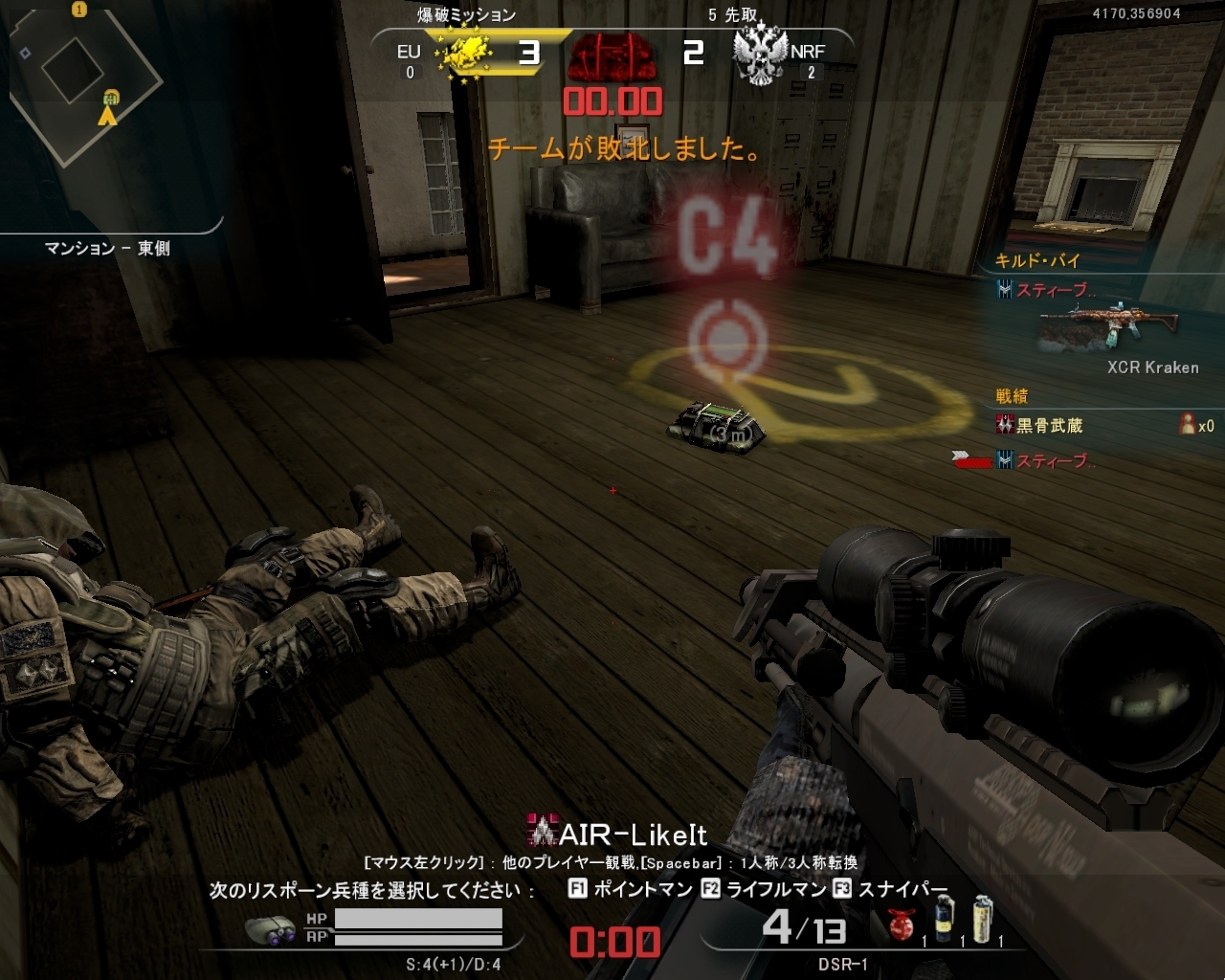Select the dark blue canister grenade
Image resolution: width=1225 pixels, height=980 pixels.
coord(945,920)
